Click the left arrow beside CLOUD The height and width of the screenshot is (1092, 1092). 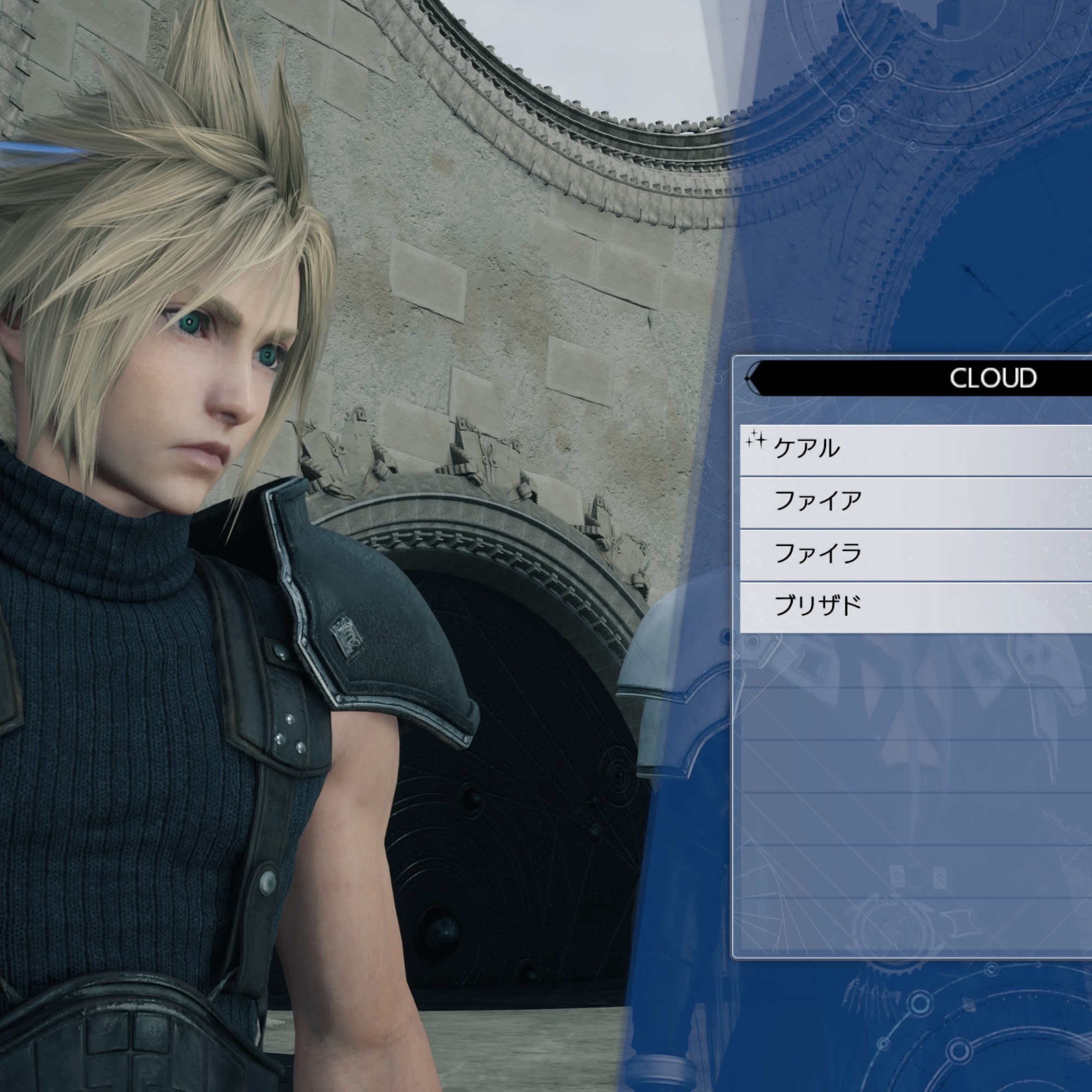click(753, 378)
